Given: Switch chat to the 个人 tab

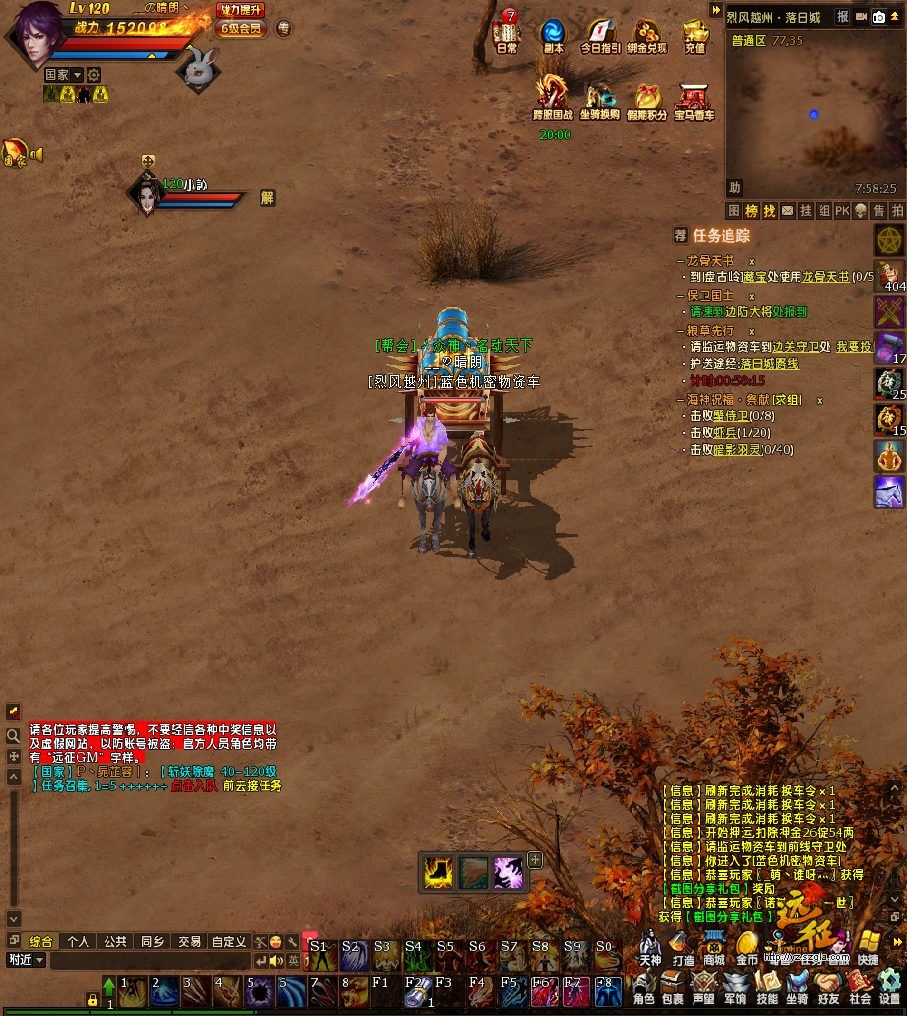Looking at the screenshot, I should 79,941.
